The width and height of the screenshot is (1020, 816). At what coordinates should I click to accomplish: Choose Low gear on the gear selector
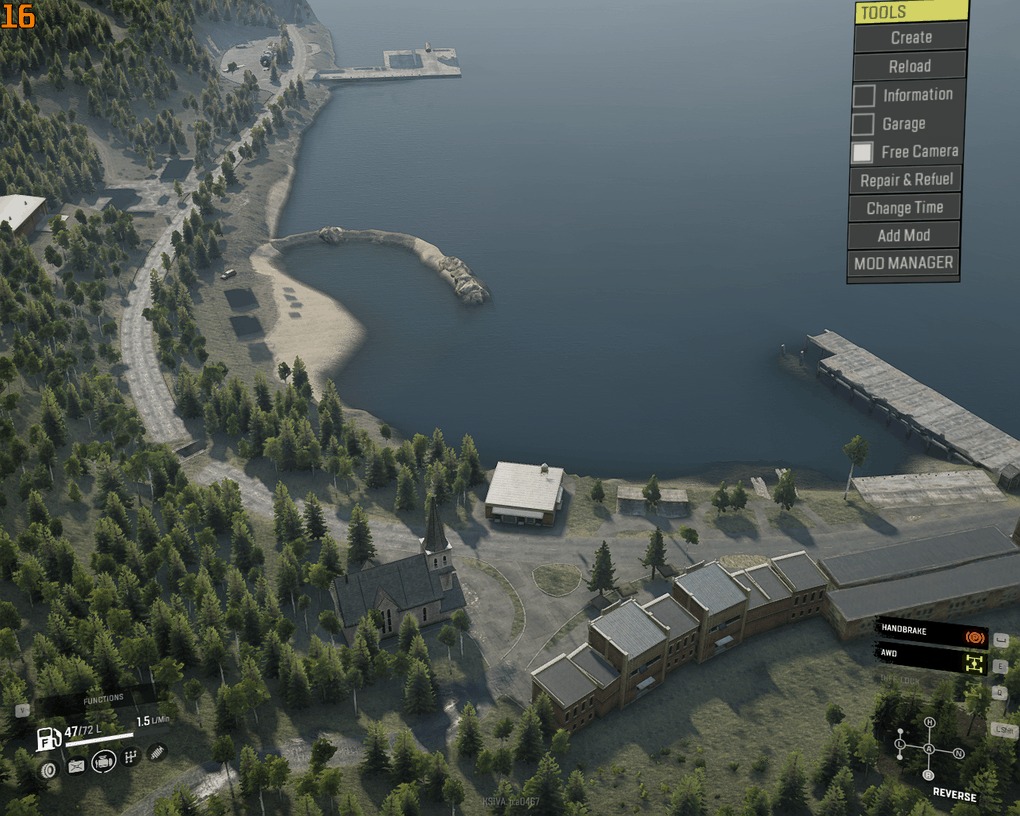click(900, 745)
